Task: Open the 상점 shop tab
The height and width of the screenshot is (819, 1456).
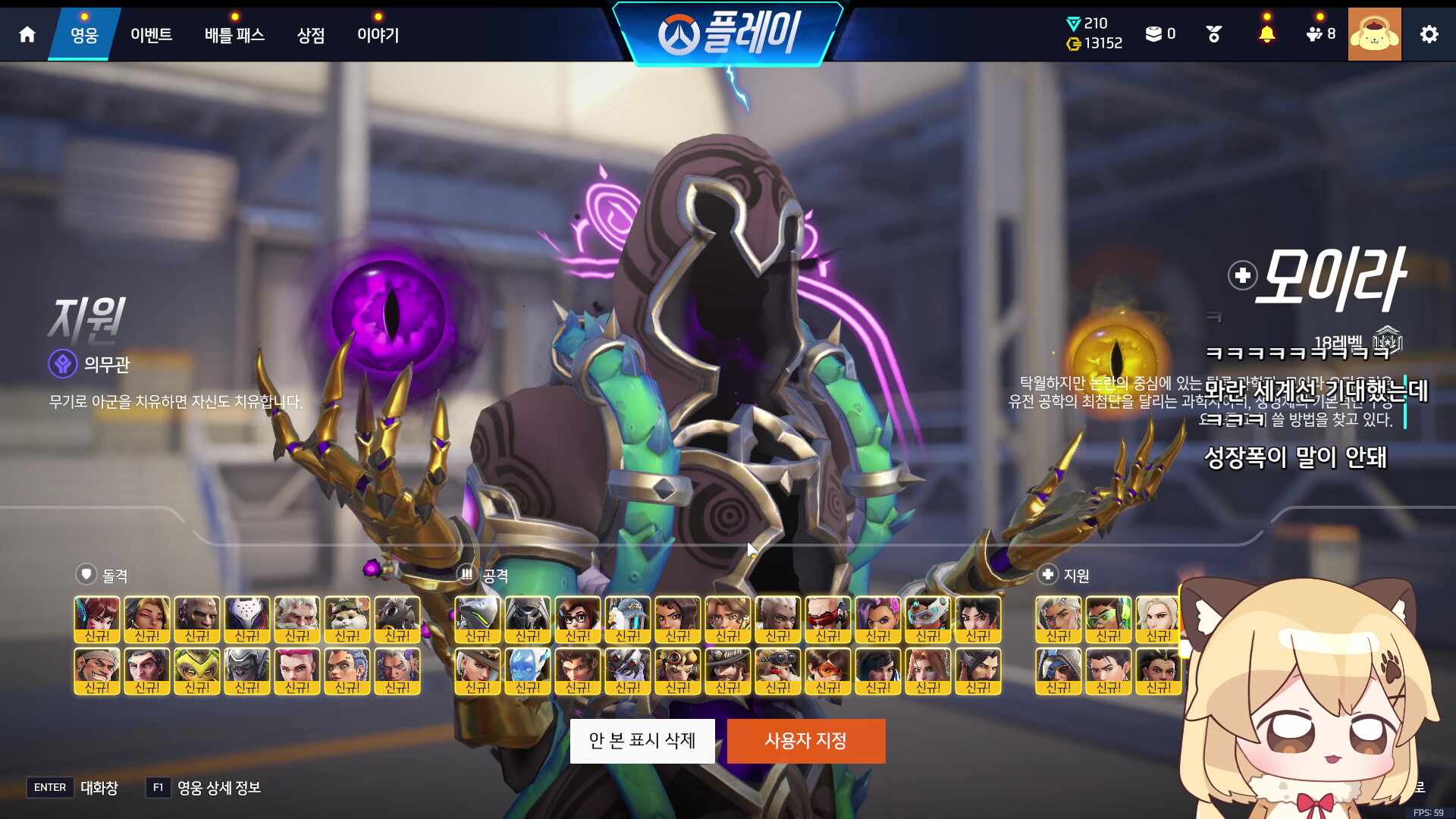Action: coord(311,35)
